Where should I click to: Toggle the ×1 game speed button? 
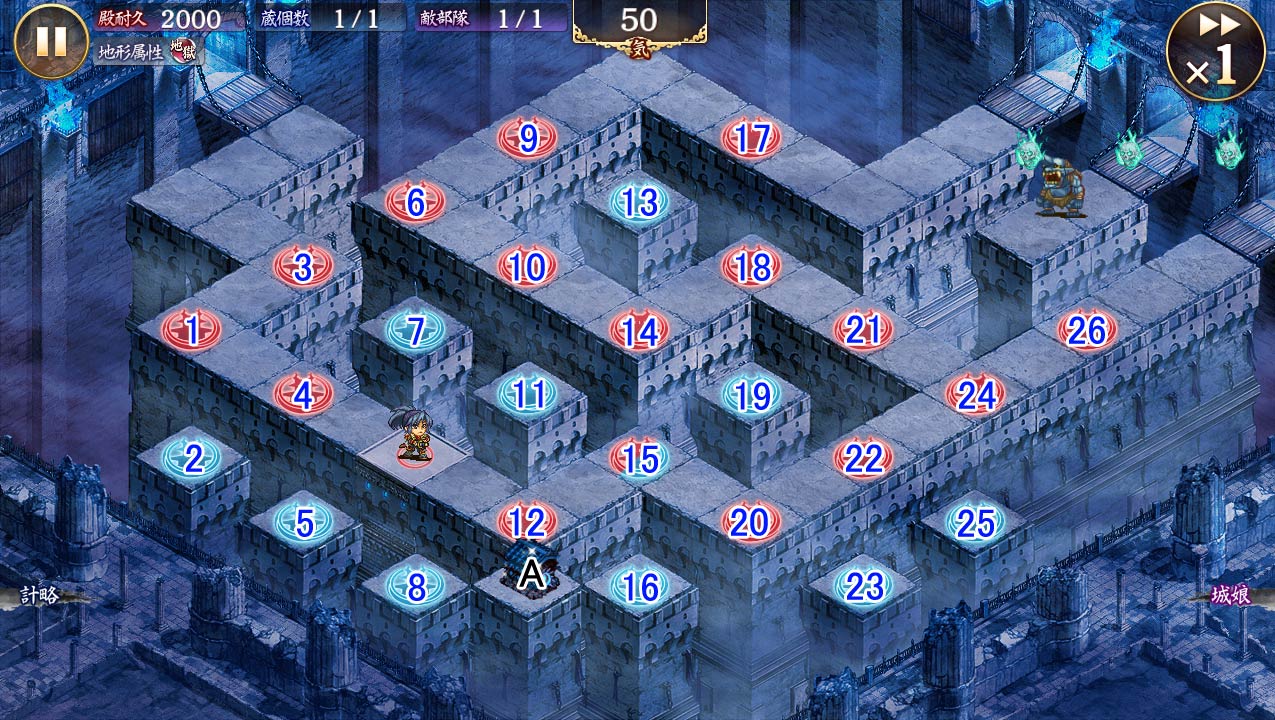[x=1215, y=52]
